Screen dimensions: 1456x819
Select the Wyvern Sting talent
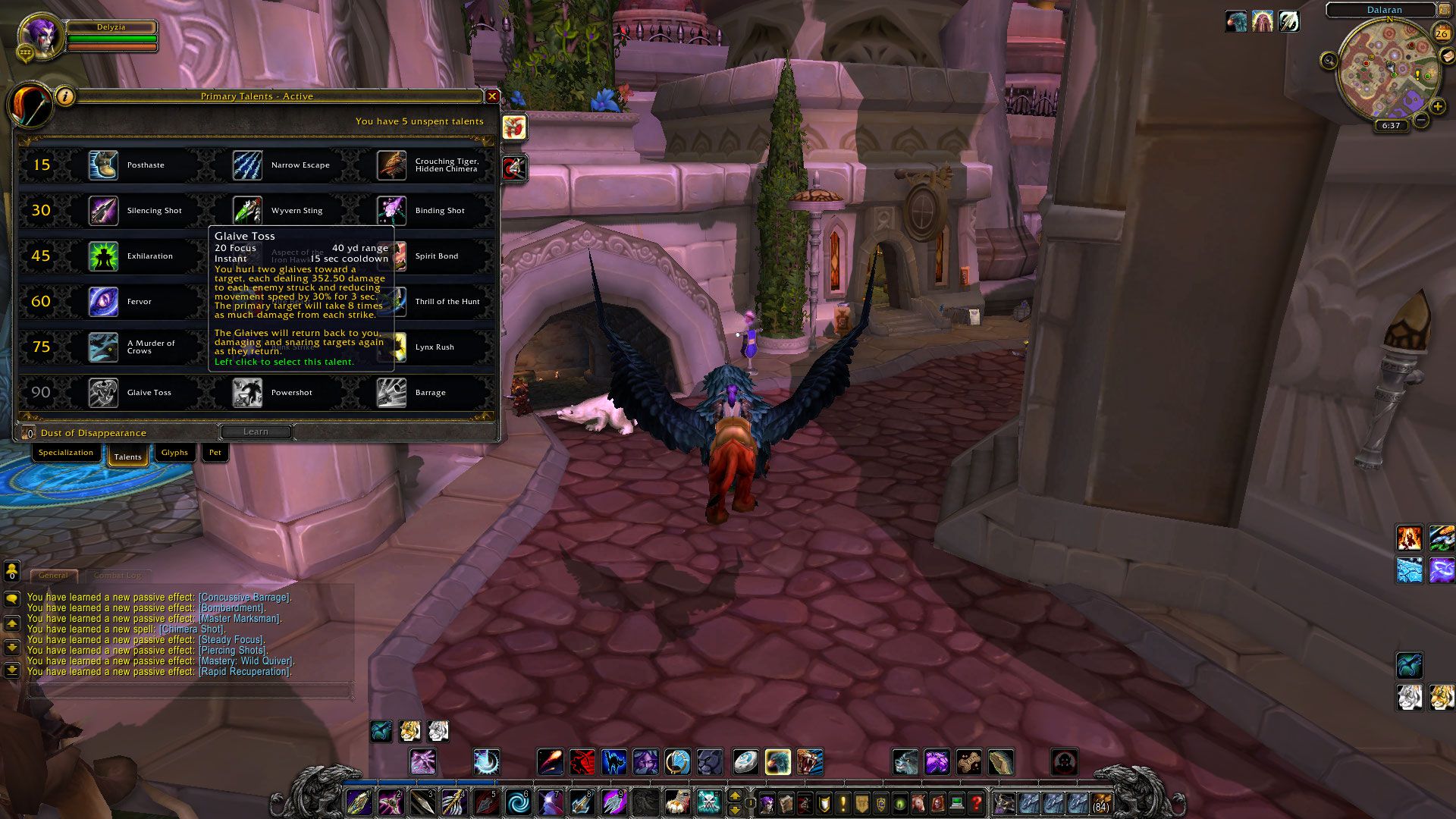tap(247, 211)
